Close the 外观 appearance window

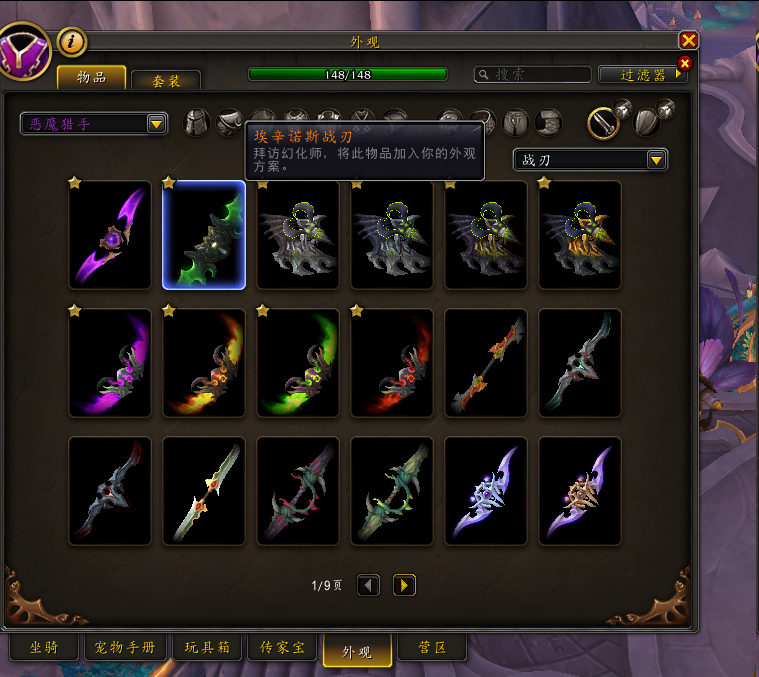(688, 40)
